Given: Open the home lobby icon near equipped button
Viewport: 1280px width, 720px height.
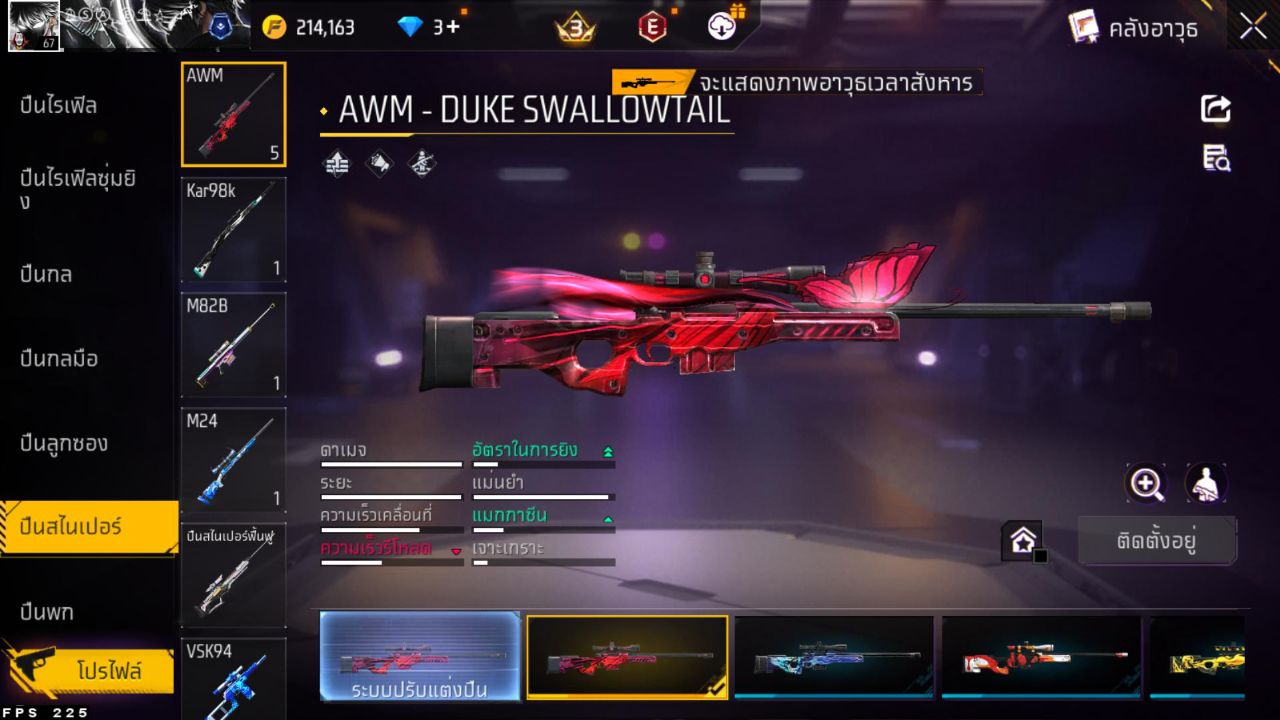Looking at the screenshot, I should coord(1022,539).
